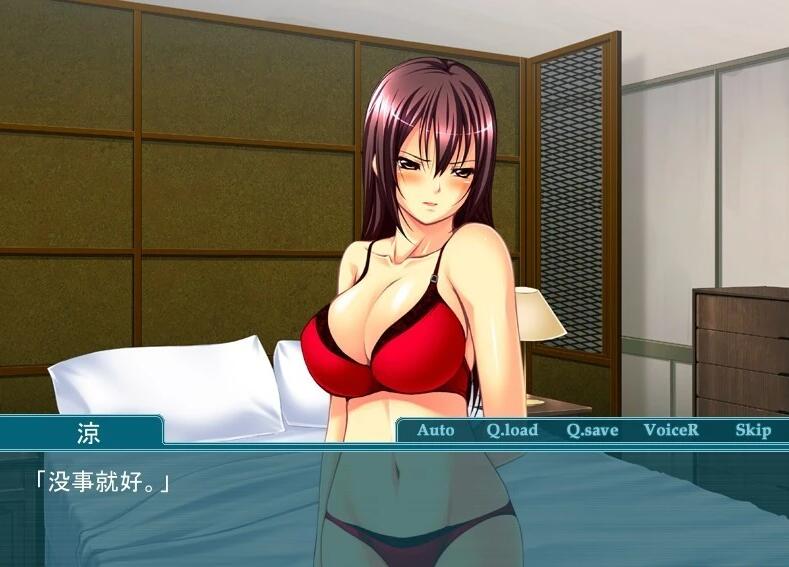Image resolution: width=789 pixels, height=567 pixels.
Task: Click the Q.load quick load button
Action: click(x=512, y=430)
